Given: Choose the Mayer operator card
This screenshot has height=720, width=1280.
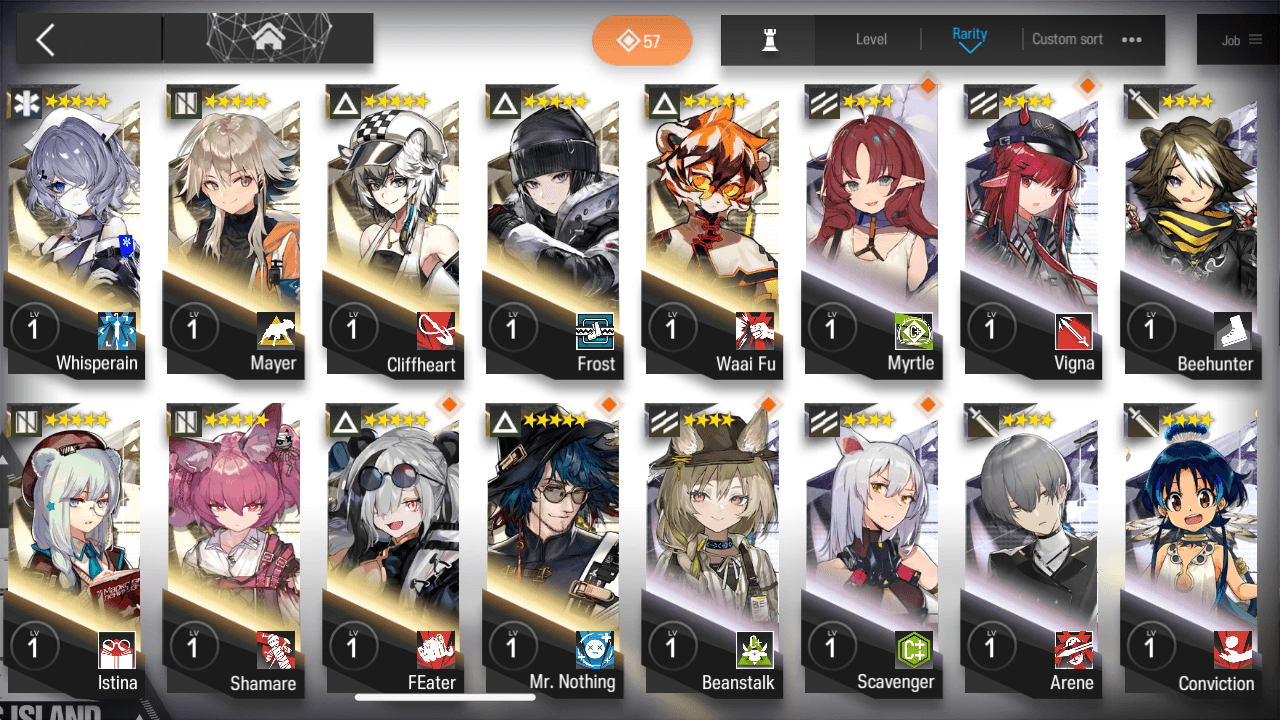Looking at the screenshot, I should tap(234, 230).
